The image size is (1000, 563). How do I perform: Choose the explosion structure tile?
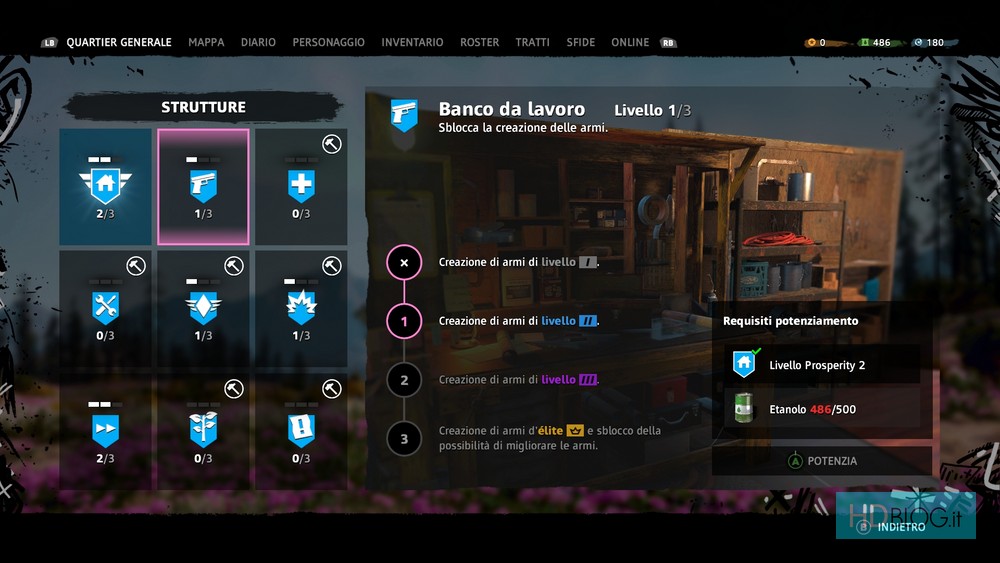pyautogui.click(x=301, y=309)
